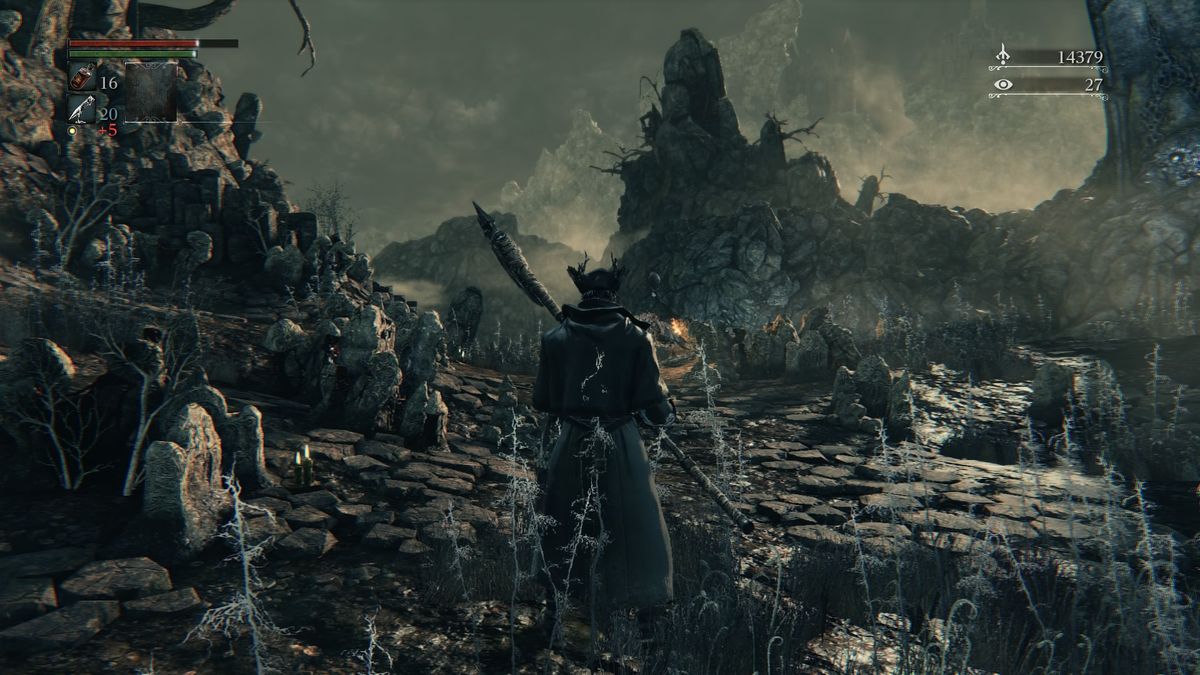Use the Blood Vial item icon

[82, 78]
